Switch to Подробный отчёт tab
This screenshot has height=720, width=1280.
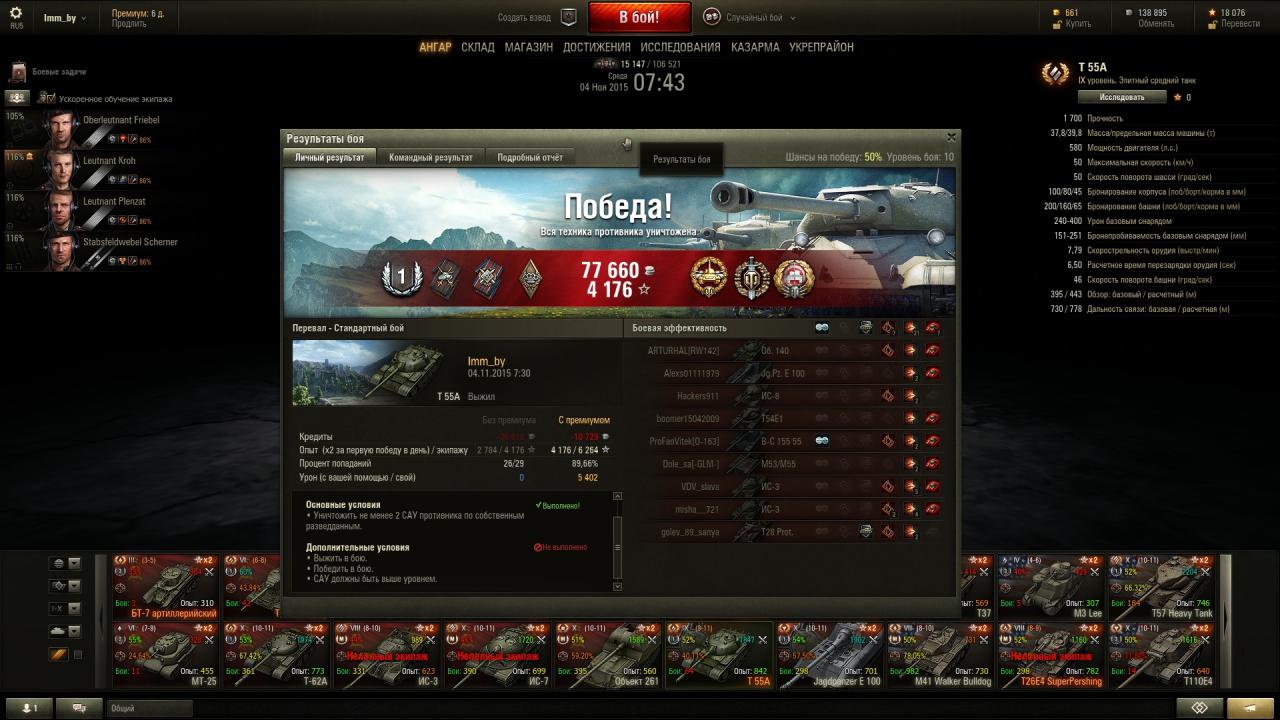[529, 157]
